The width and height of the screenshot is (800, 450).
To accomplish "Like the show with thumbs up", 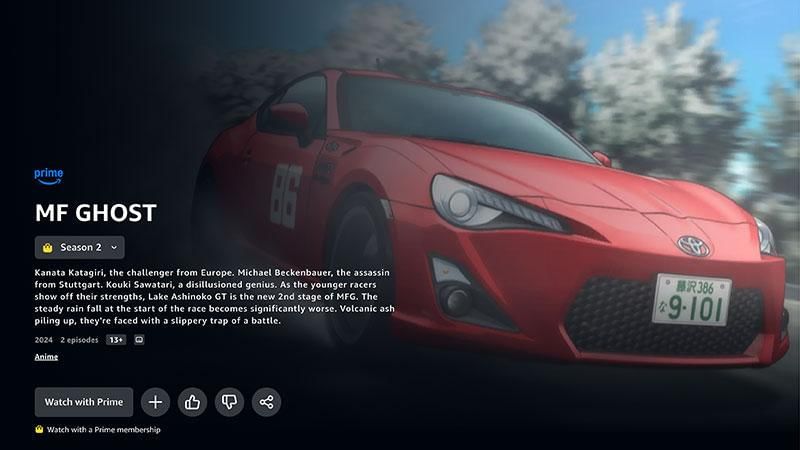I will point(192,402).
